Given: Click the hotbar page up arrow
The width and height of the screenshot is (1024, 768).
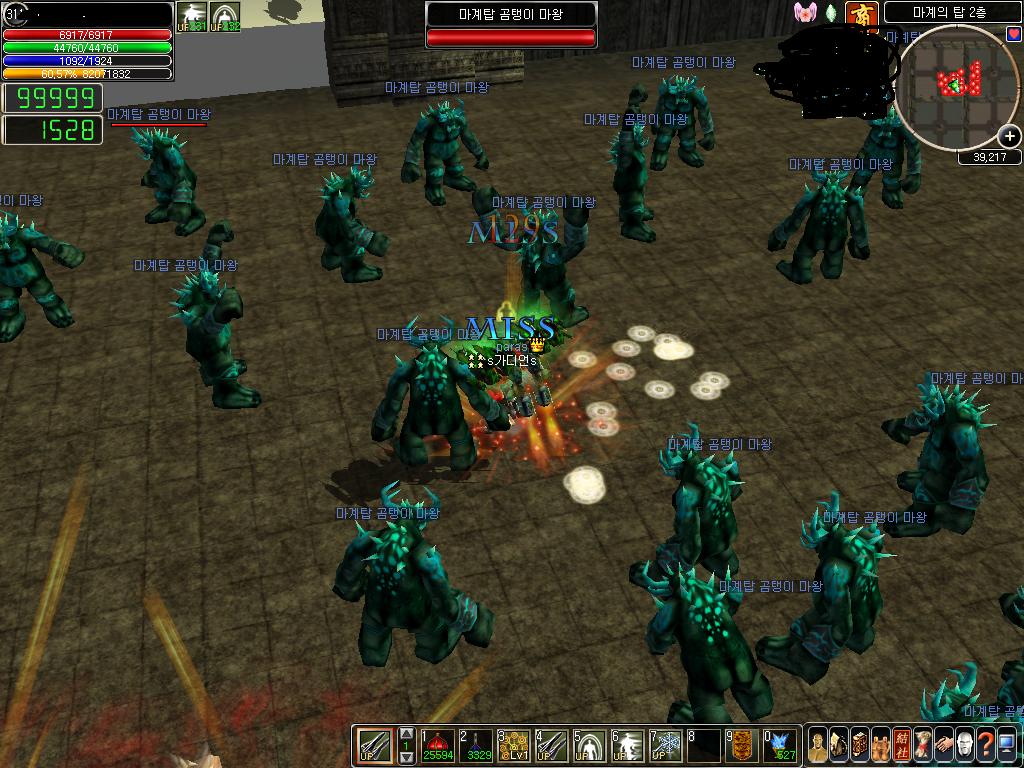Looking at the screenshot, I should 406,733.
